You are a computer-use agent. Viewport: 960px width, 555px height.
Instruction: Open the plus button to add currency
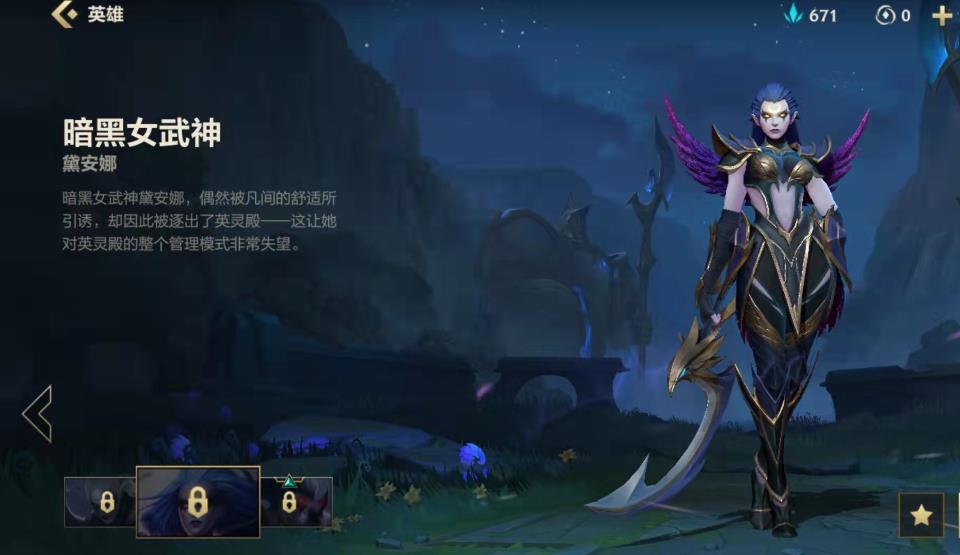pos(941,15)
